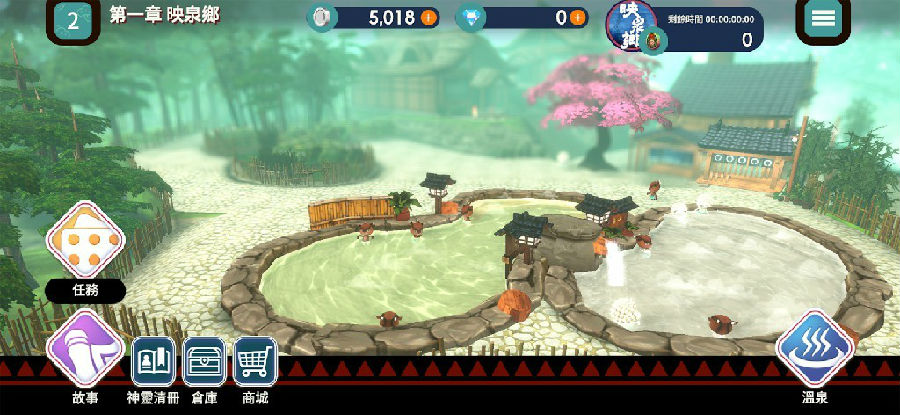The width and height of the screenshot is (900, 415).
Task: Open the hamburger menu
Action: coord(823,19)
